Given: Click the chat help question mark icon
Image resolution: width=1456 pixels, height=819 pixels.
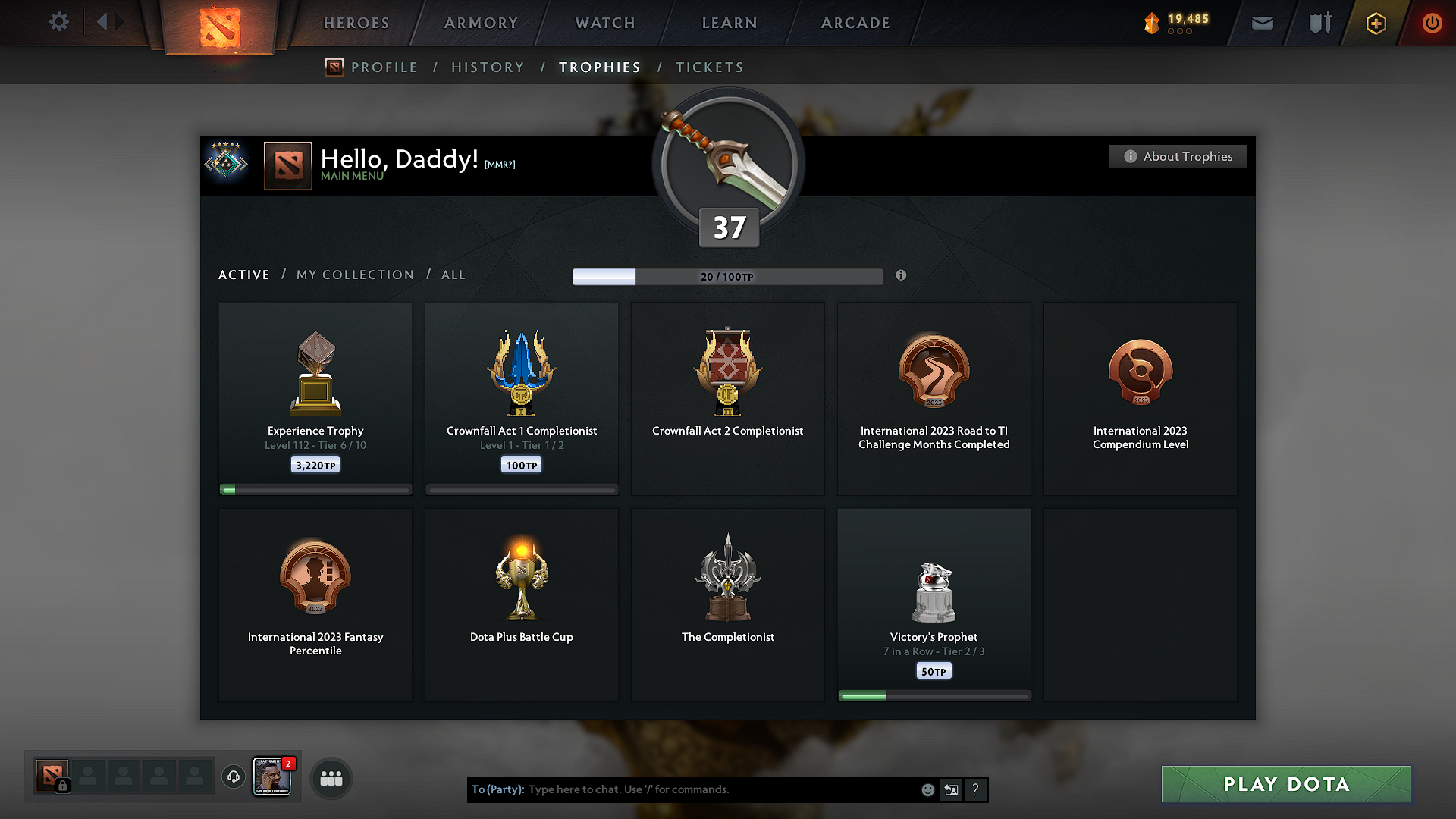Looking at the screenshot, I should point(976,789).
